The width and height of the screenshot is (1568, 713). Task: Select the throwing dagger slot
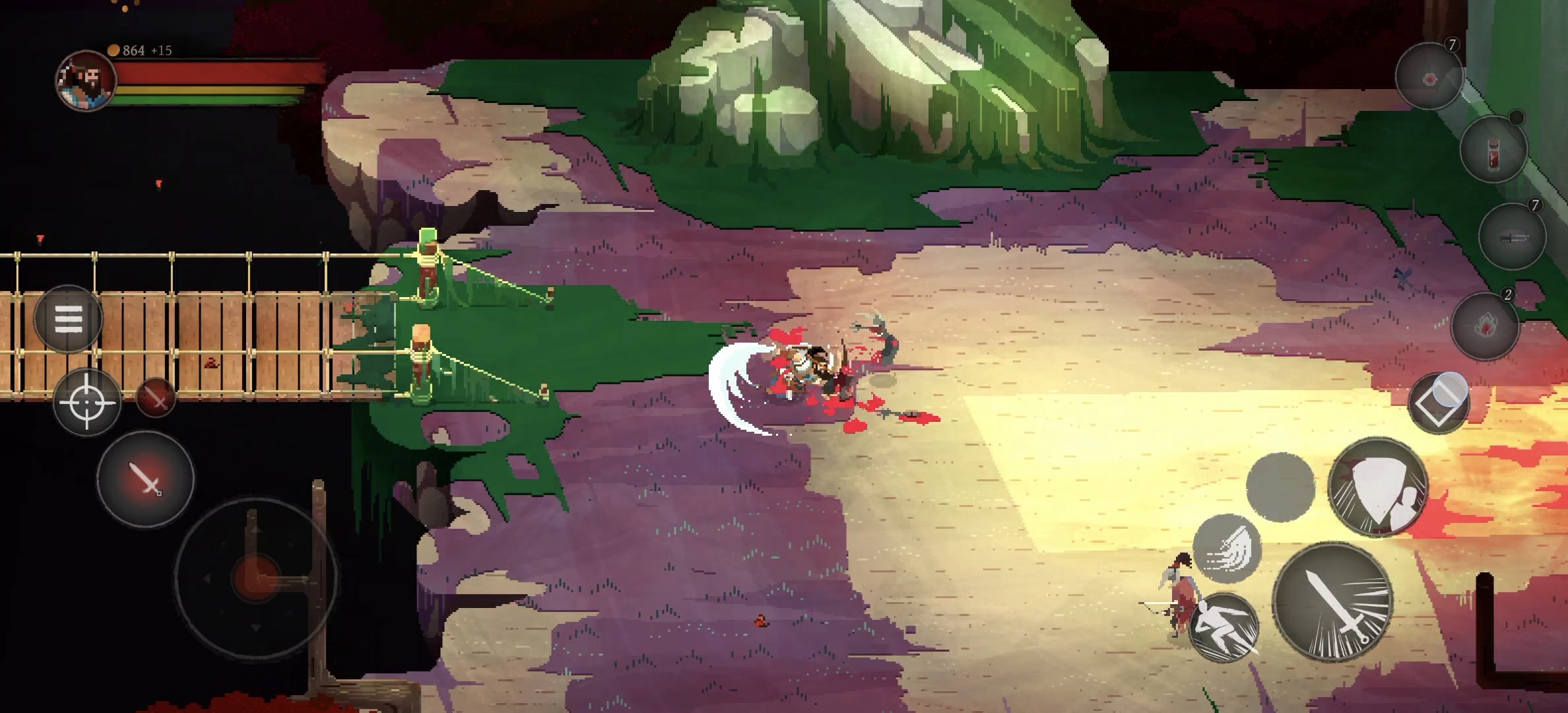pyautogui.click(x=1512, y=237)
